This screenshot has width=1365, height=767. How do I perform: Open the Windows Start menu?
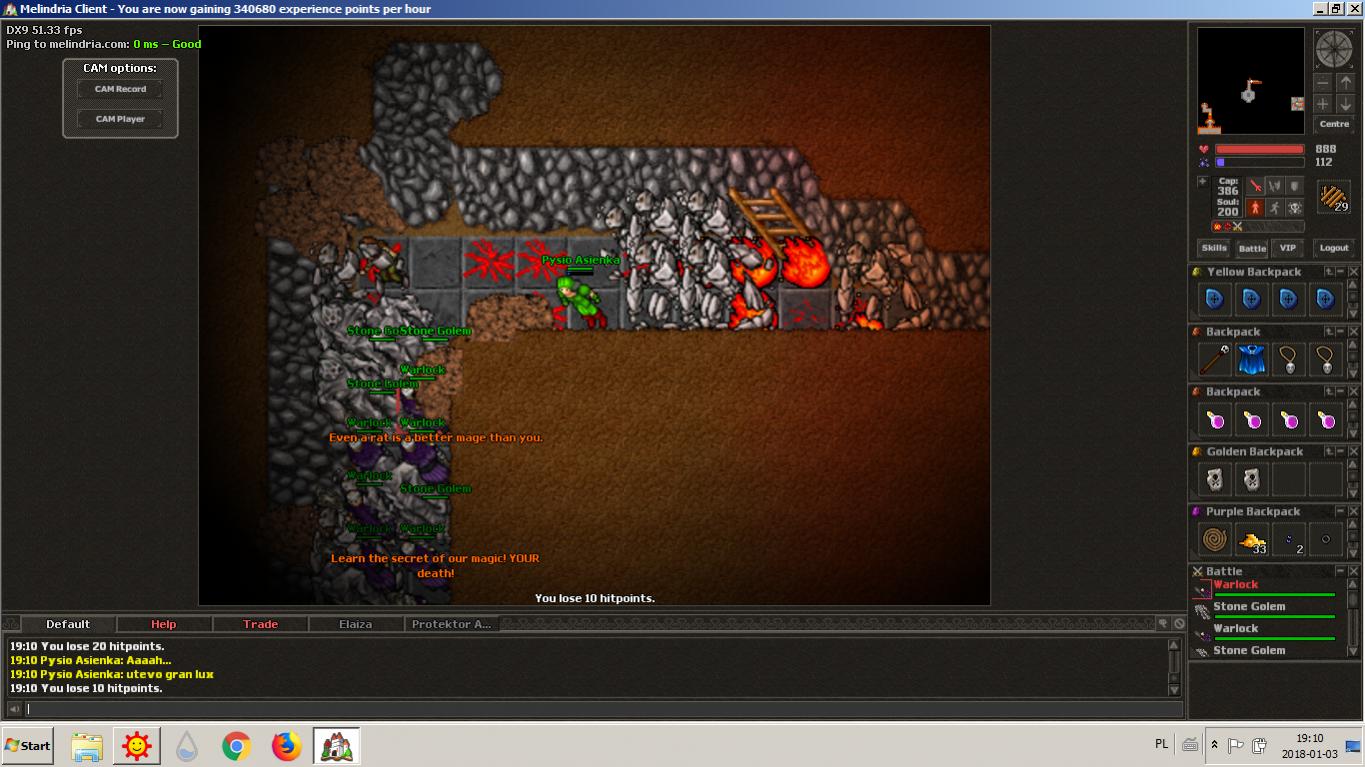28,746
